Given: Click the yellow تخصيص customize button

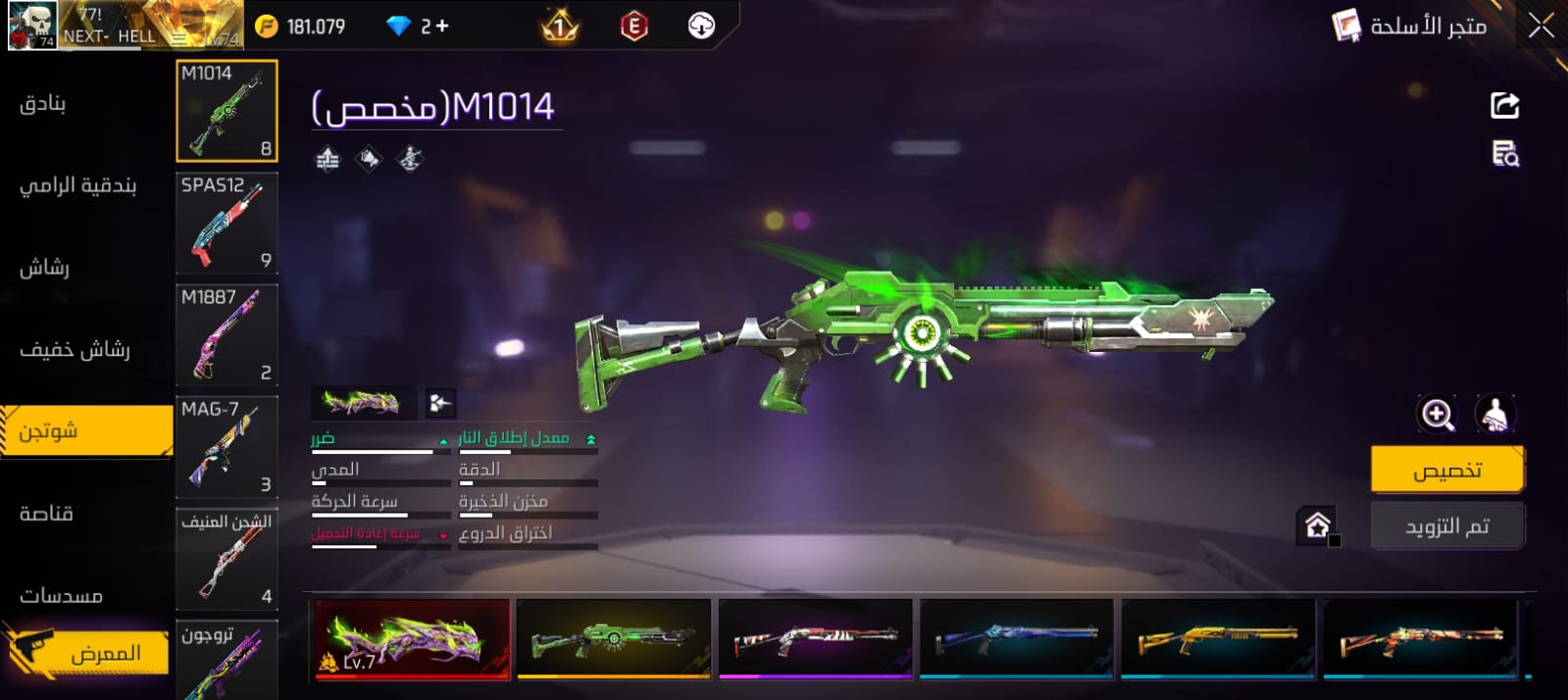Looking at the screenshot, I should coord(1446,470).
